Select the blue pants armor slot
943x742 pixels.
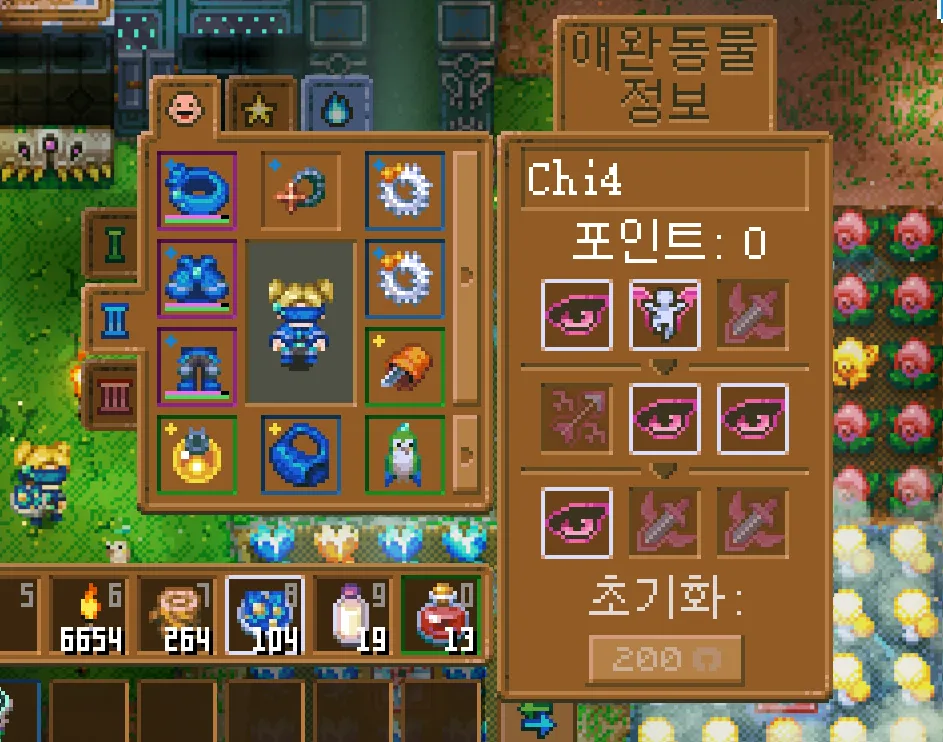197,365
